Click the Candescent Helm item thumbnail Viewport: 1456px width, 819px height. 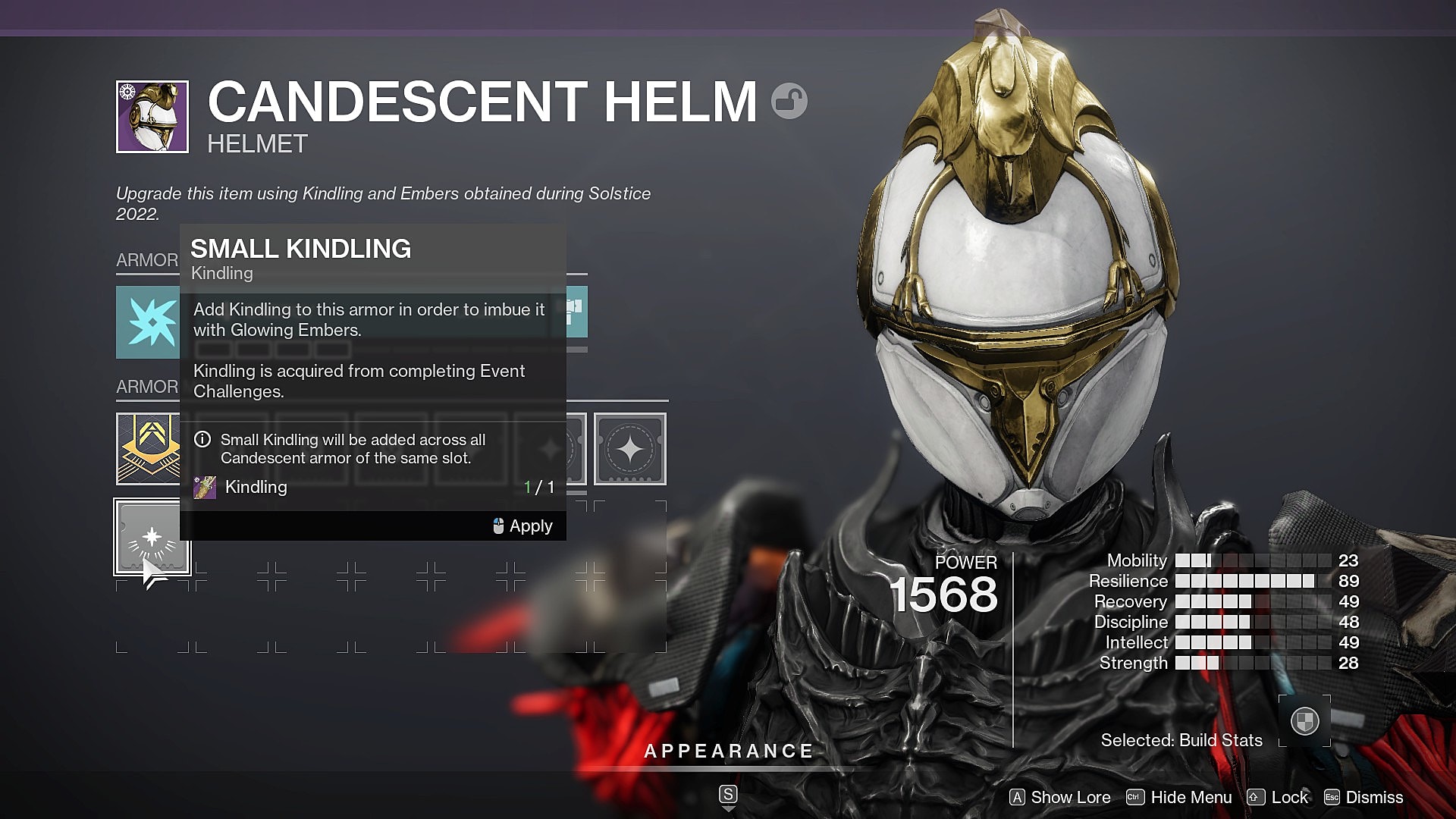[152, 117]
